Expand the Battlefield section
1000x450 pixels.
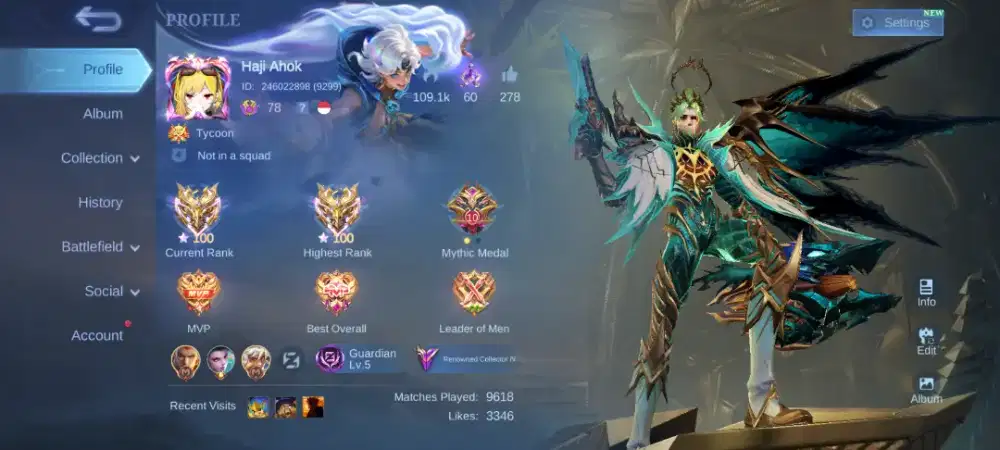[x=100, y=247]
